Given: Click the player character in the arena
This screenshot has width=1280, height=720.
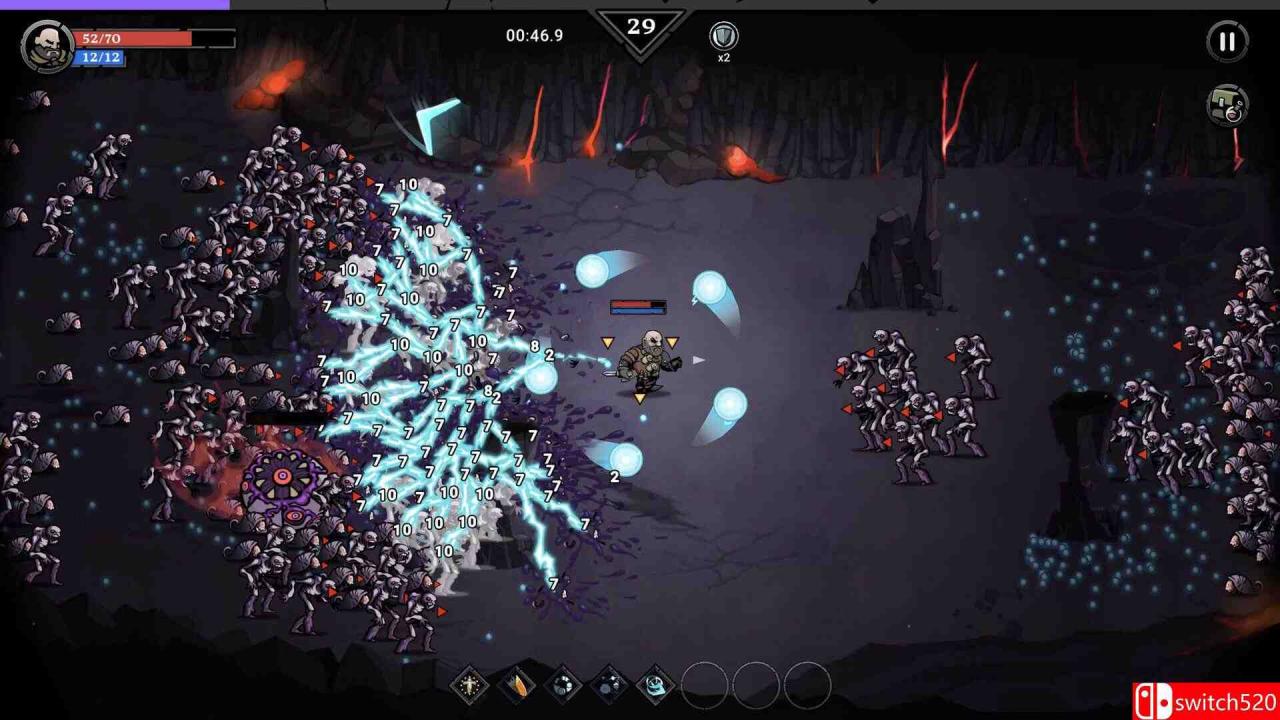Looking at the screenshot, I should (x=648, y=362).
